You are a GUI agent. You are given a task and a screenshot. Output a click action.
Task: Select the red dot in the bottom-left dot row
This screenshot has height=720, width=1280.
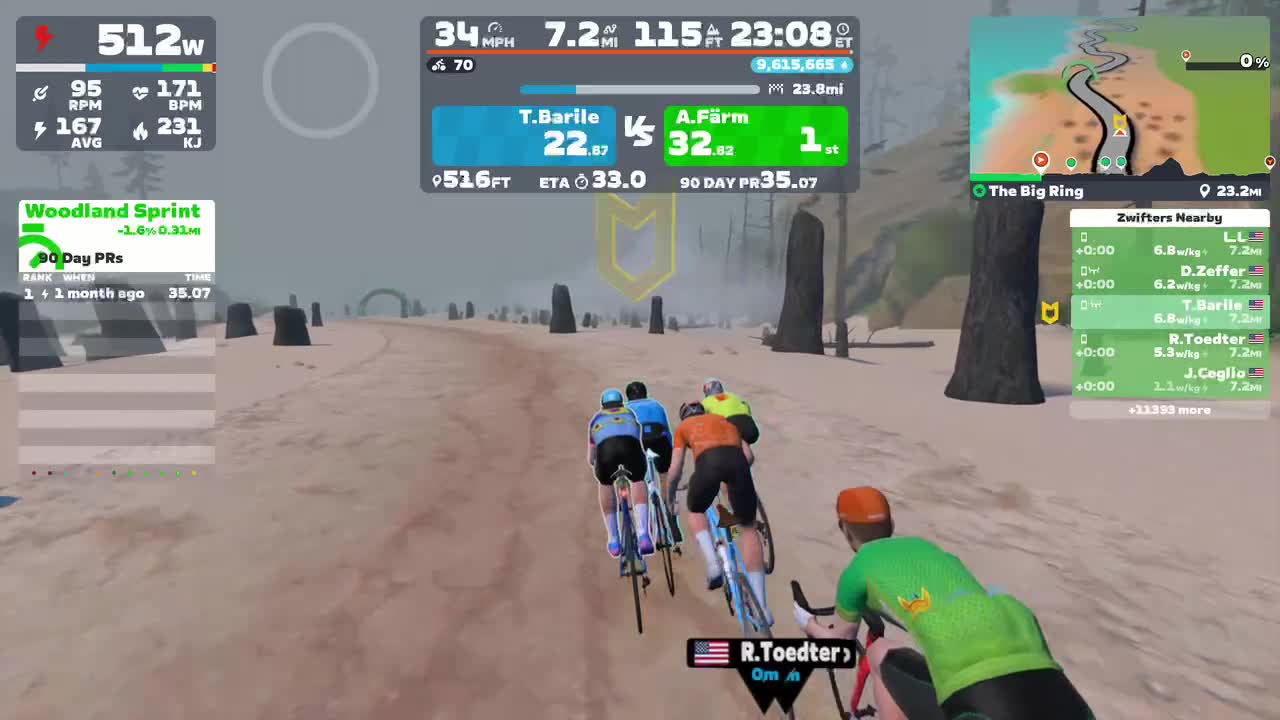pos(34,473)
